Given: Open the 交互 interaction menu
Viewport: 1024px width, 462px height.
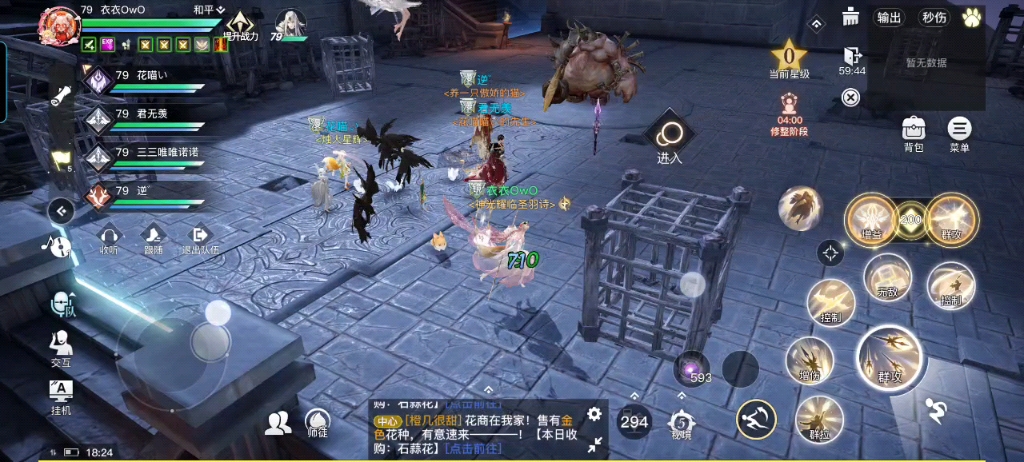Looking at the screenshot, I should click(x=61, y=347).
